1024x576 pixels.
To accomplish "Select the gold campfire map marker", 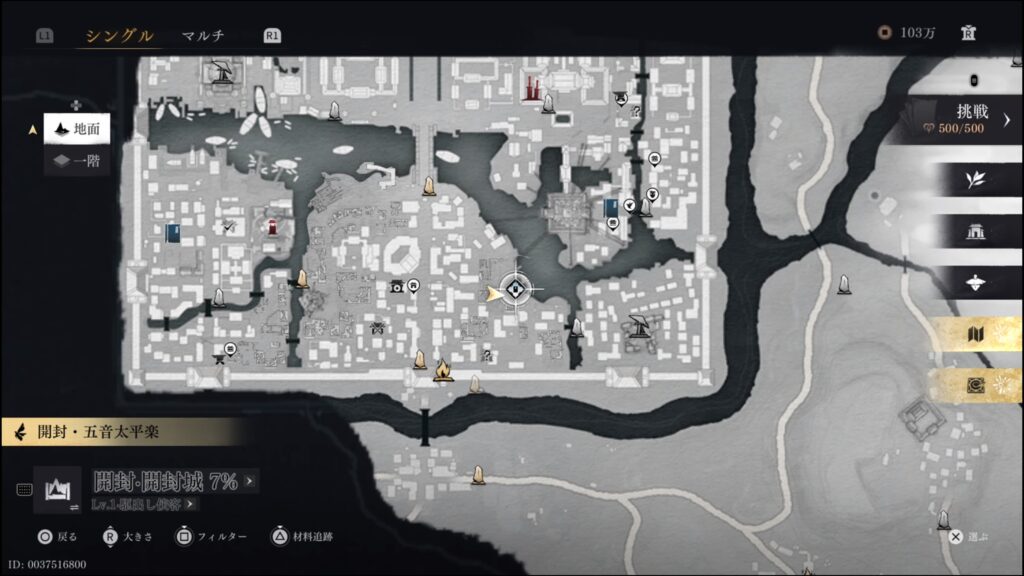I will pyautogui.click(x=443, y=372).
